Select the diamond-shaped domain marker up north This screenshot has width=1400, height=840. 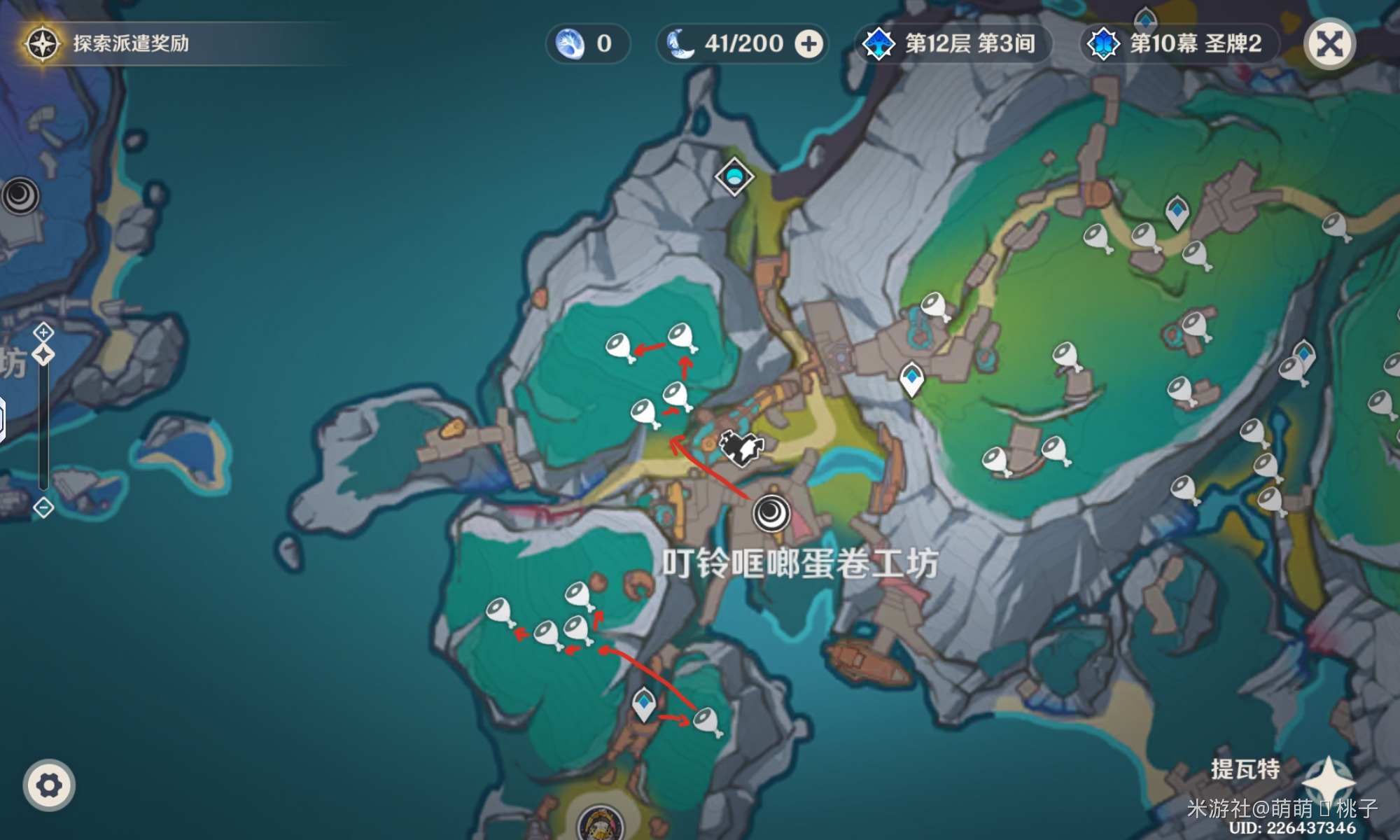point(734,175)
